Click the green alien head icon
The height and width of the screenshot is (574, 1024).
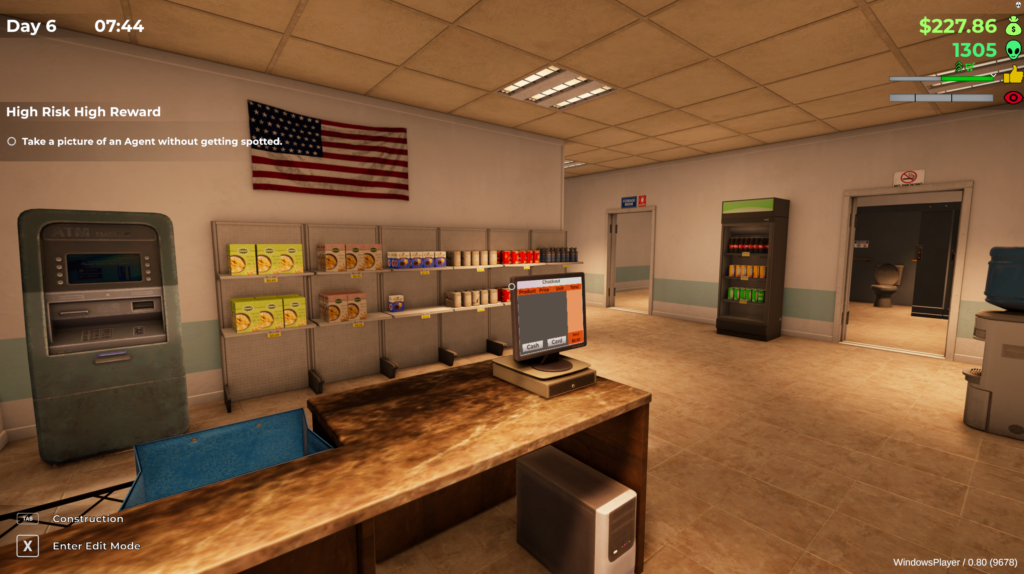(x=1012, y=50)
